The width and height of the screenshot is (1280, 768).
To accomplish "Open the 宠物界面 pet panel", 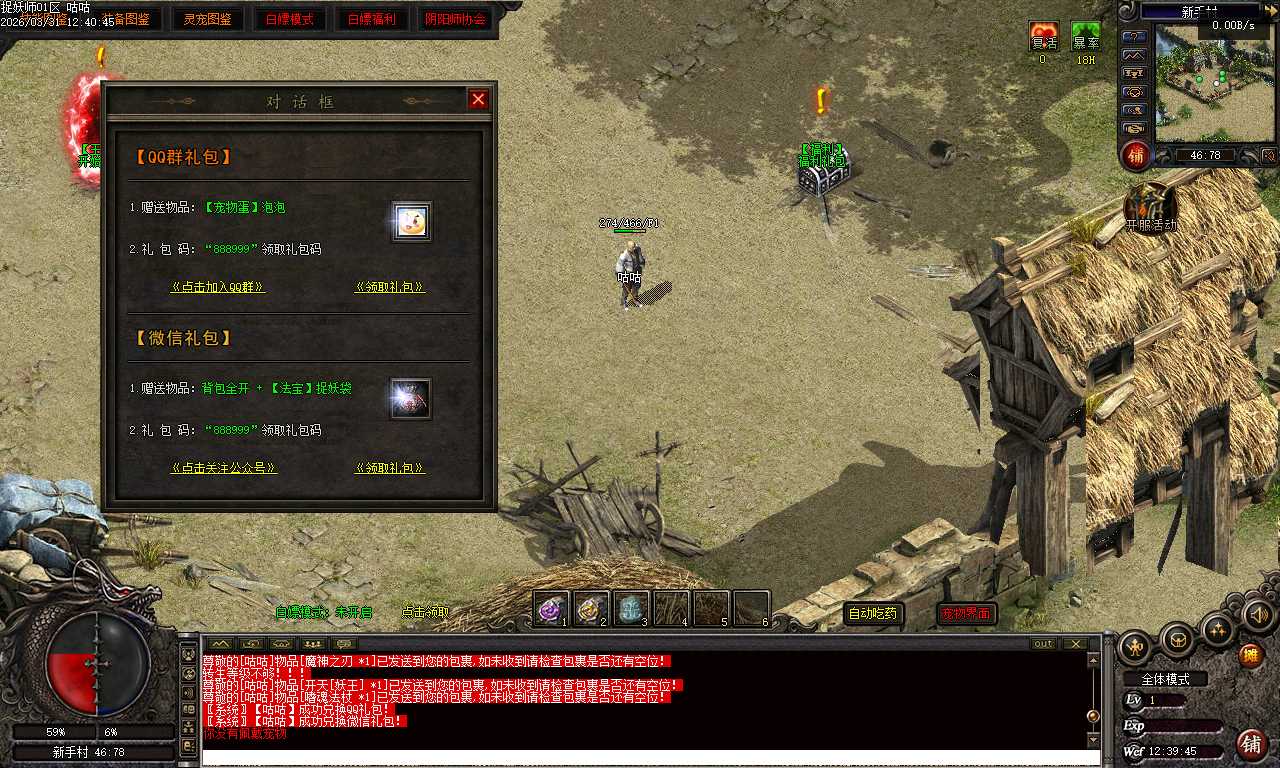I will [966, 614].
